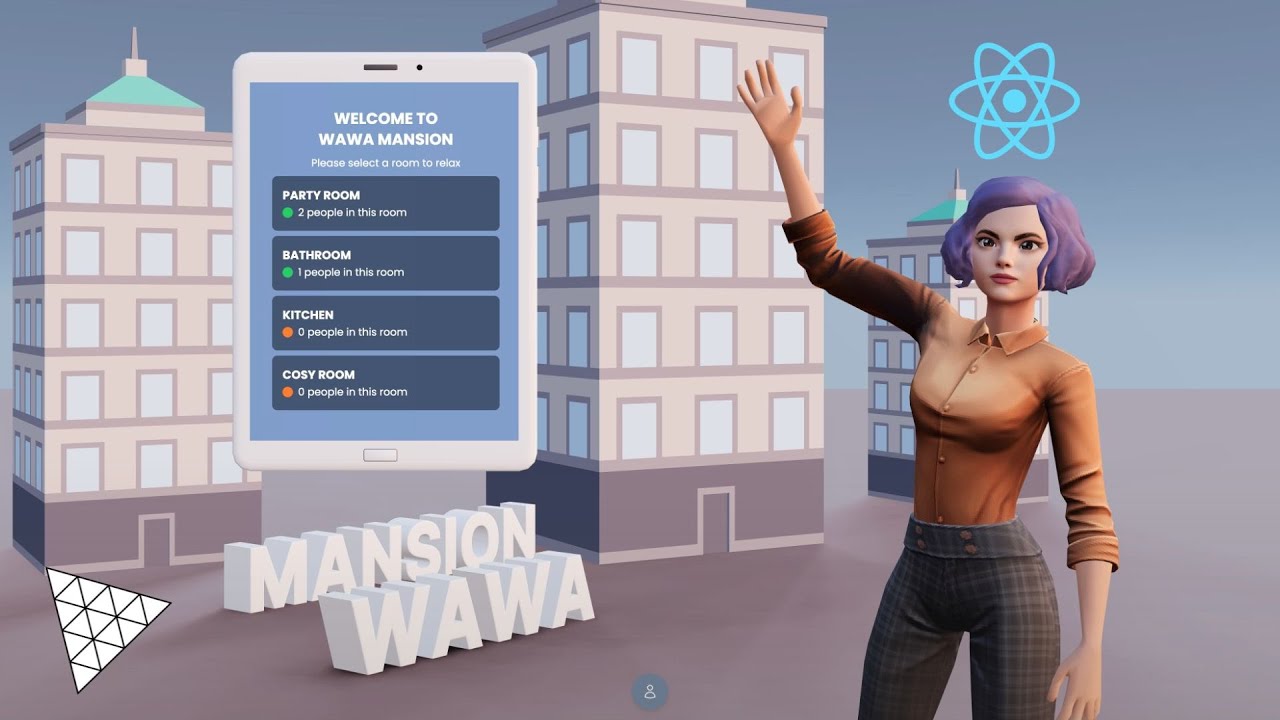Enter the Kitchen room
The image size is (1280, 720).
pyautogui.click(x=385, y=323)
